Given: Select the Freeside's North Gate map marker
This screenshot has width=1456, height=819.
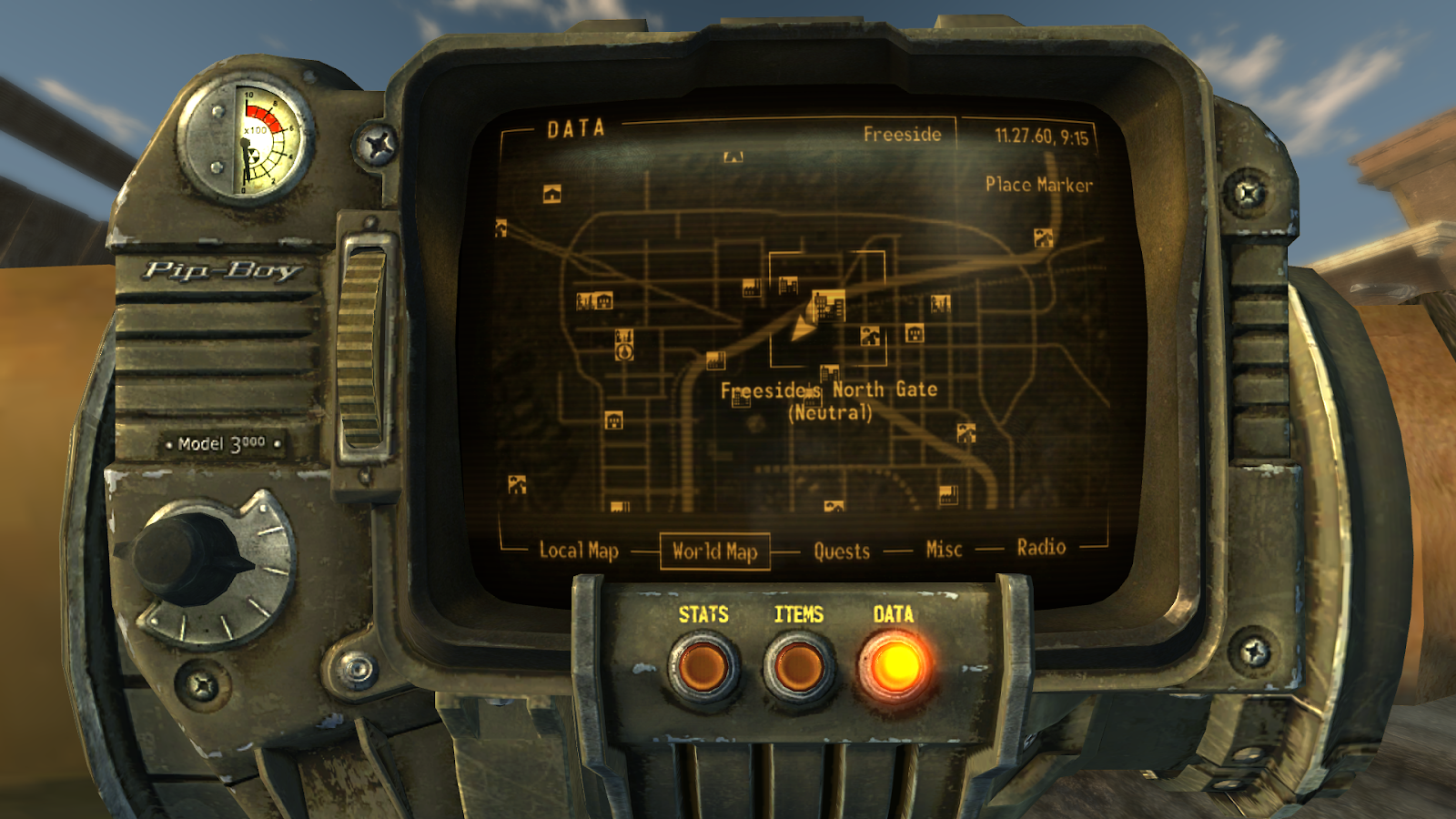Looking at the screenshot, I should pyautogui.click(x=829, y=306).
